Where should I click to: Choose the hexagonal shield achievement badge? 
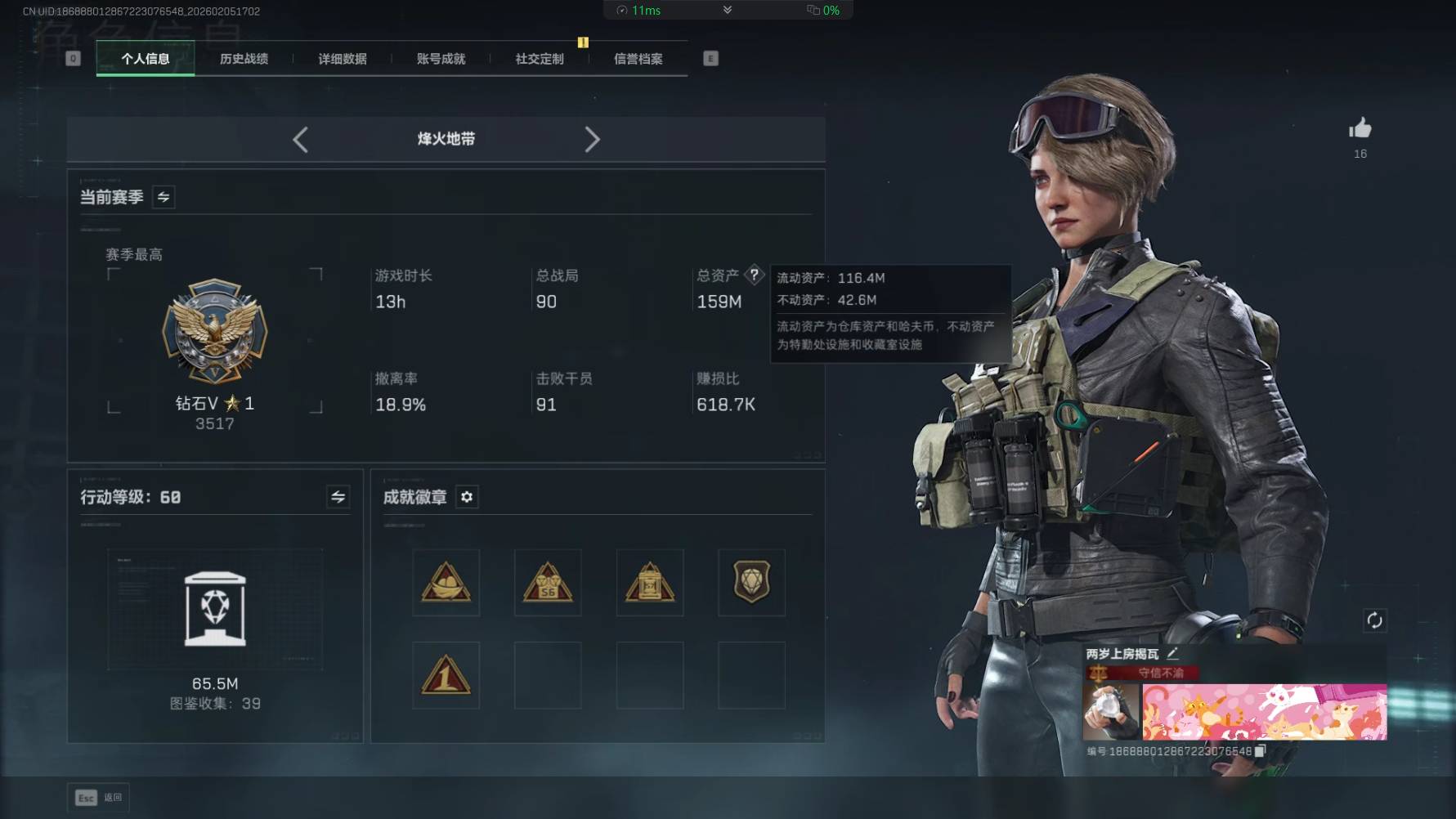tap(751, 583)
